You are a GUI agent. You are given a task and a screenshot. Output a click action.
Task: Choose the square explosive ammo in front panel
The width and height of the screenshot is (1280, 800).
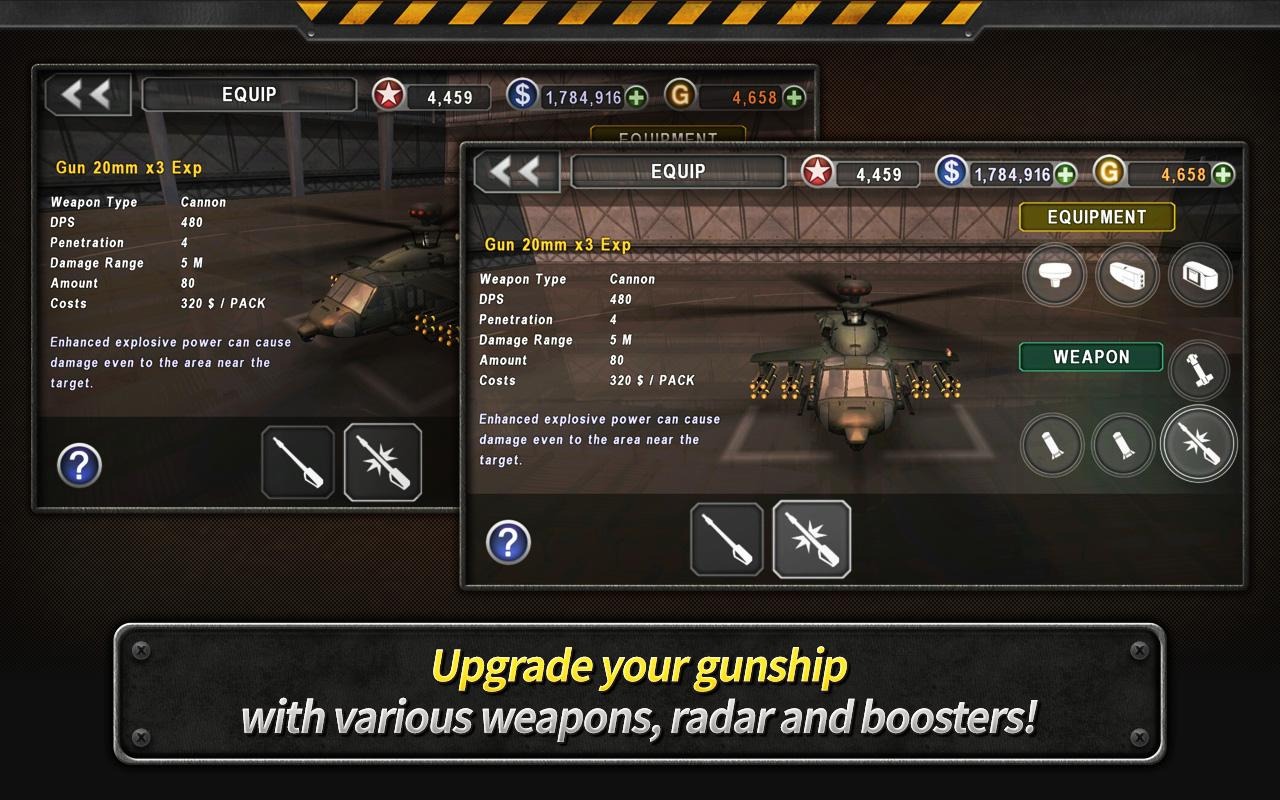pos(811,539)
